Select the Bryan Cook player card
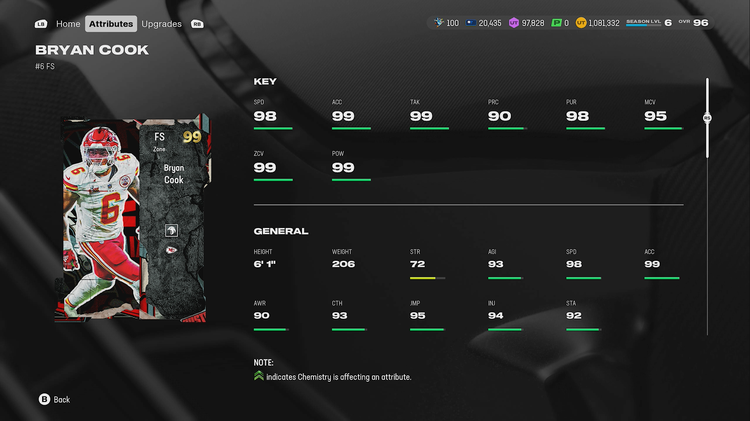Screen dimensions: 750x421 tap(131, 220)
